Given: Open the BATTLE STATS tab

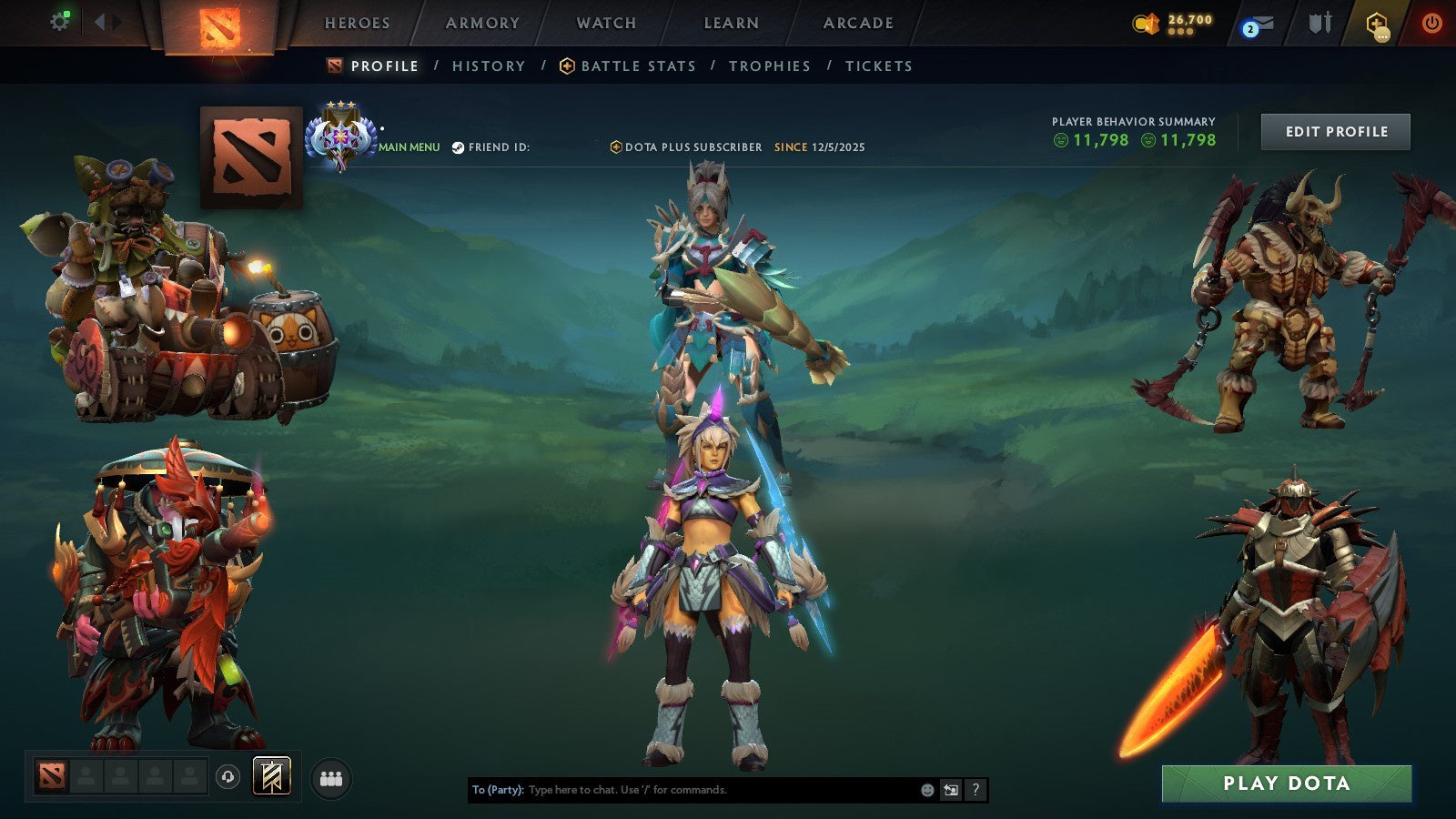Looking at the screenshot, I should [637, 66].
